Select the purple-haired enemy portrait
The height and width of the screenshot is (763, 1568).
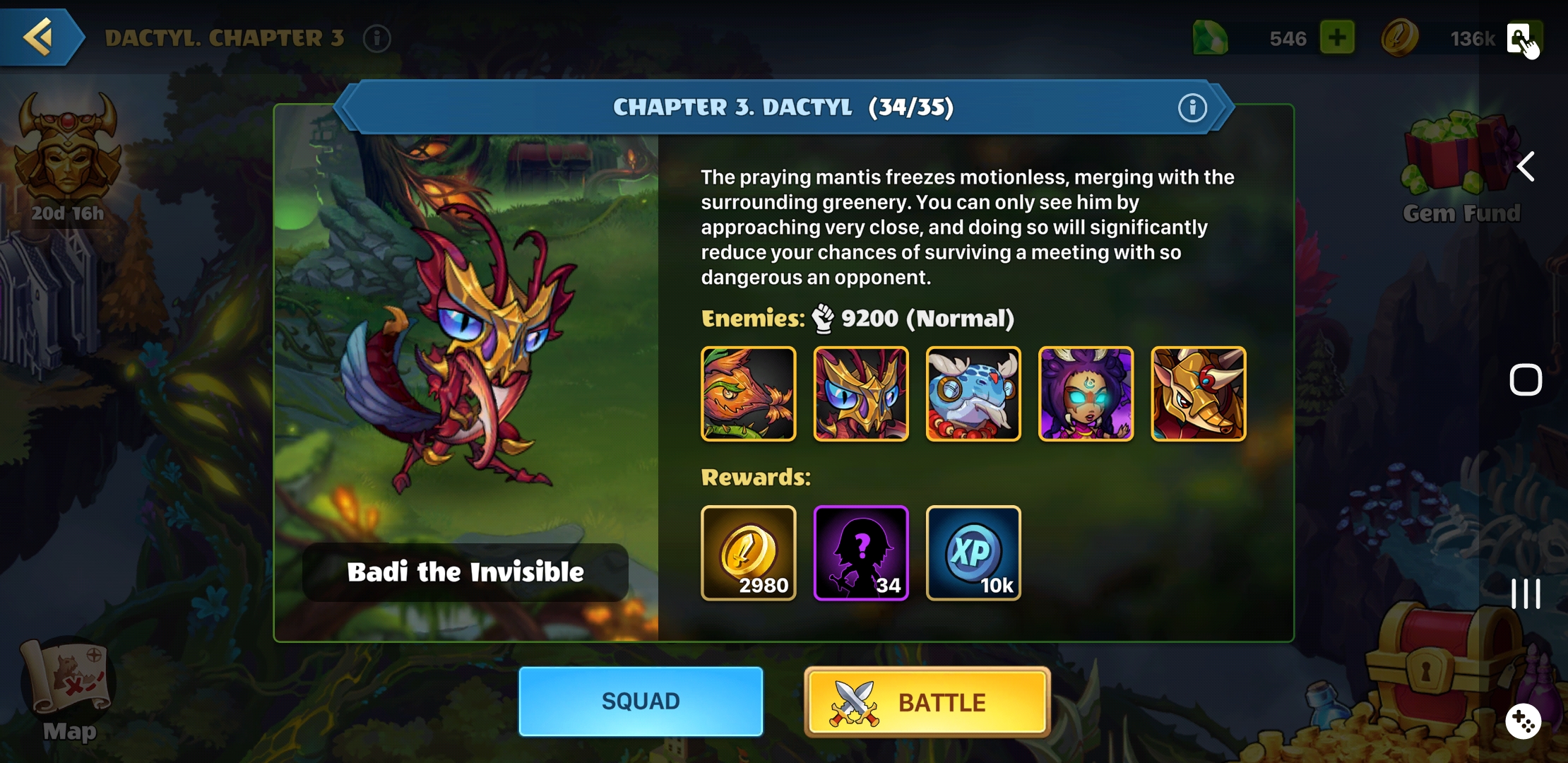point(1086,394)
